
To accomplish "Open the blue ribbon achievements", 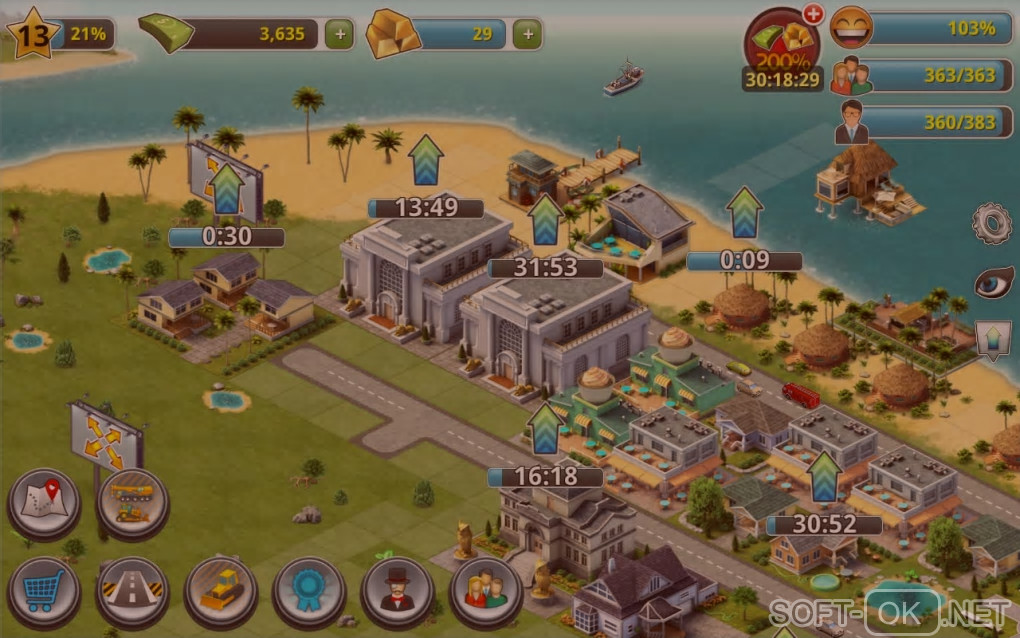I will (x=309, y=591).
